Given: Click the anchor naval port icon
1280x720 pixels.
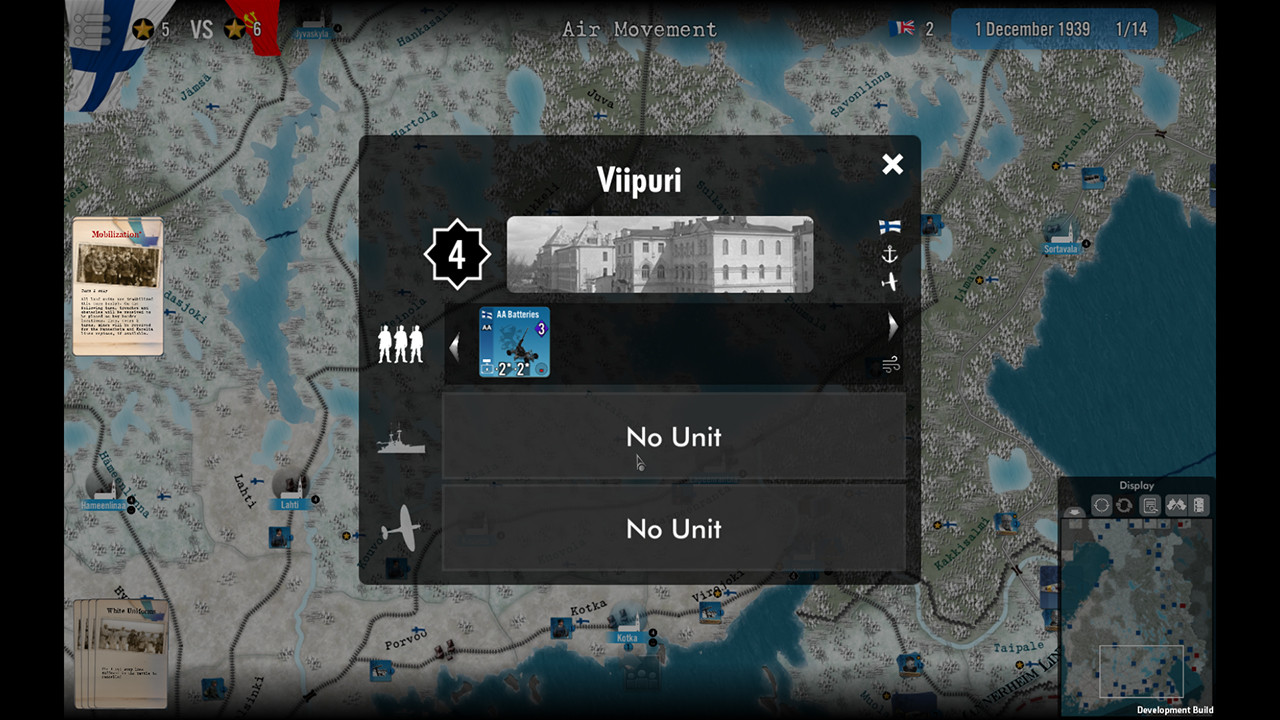Looking at the screenshot, I should coord(889,254).
